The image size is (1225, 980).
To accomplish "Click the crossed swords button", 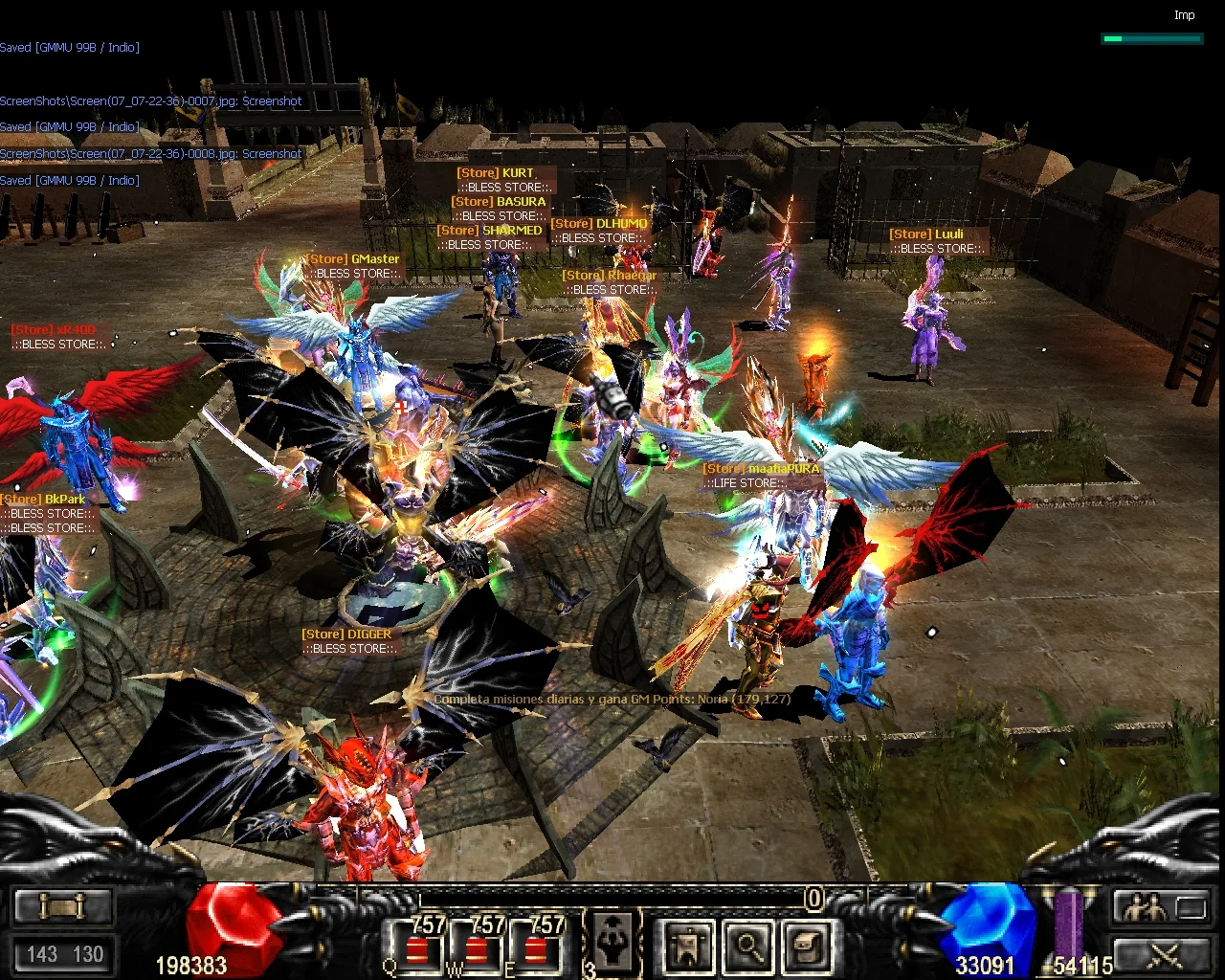I will [1161, 953].
